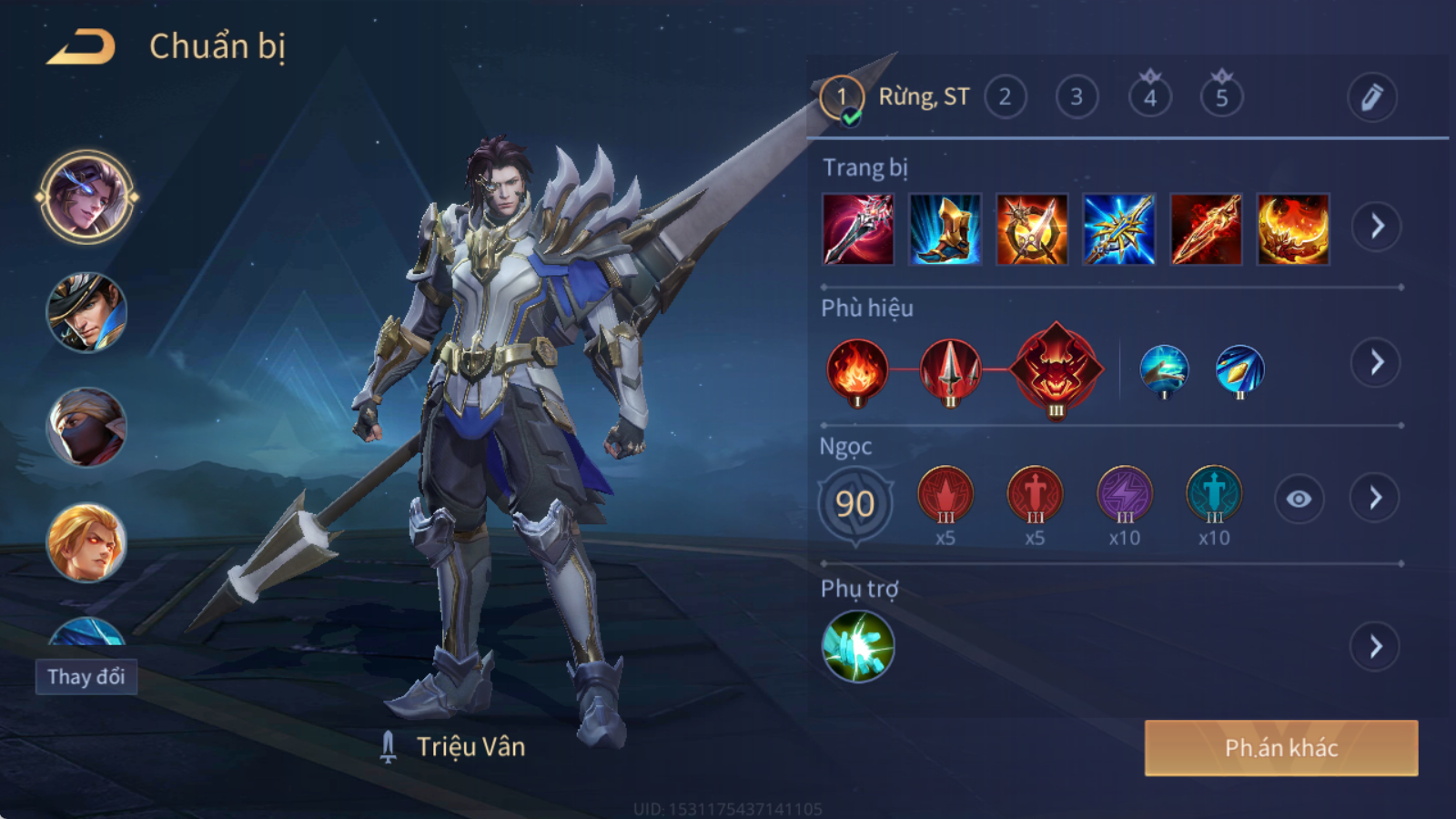Open loadout preset 5

point(1221,96)
